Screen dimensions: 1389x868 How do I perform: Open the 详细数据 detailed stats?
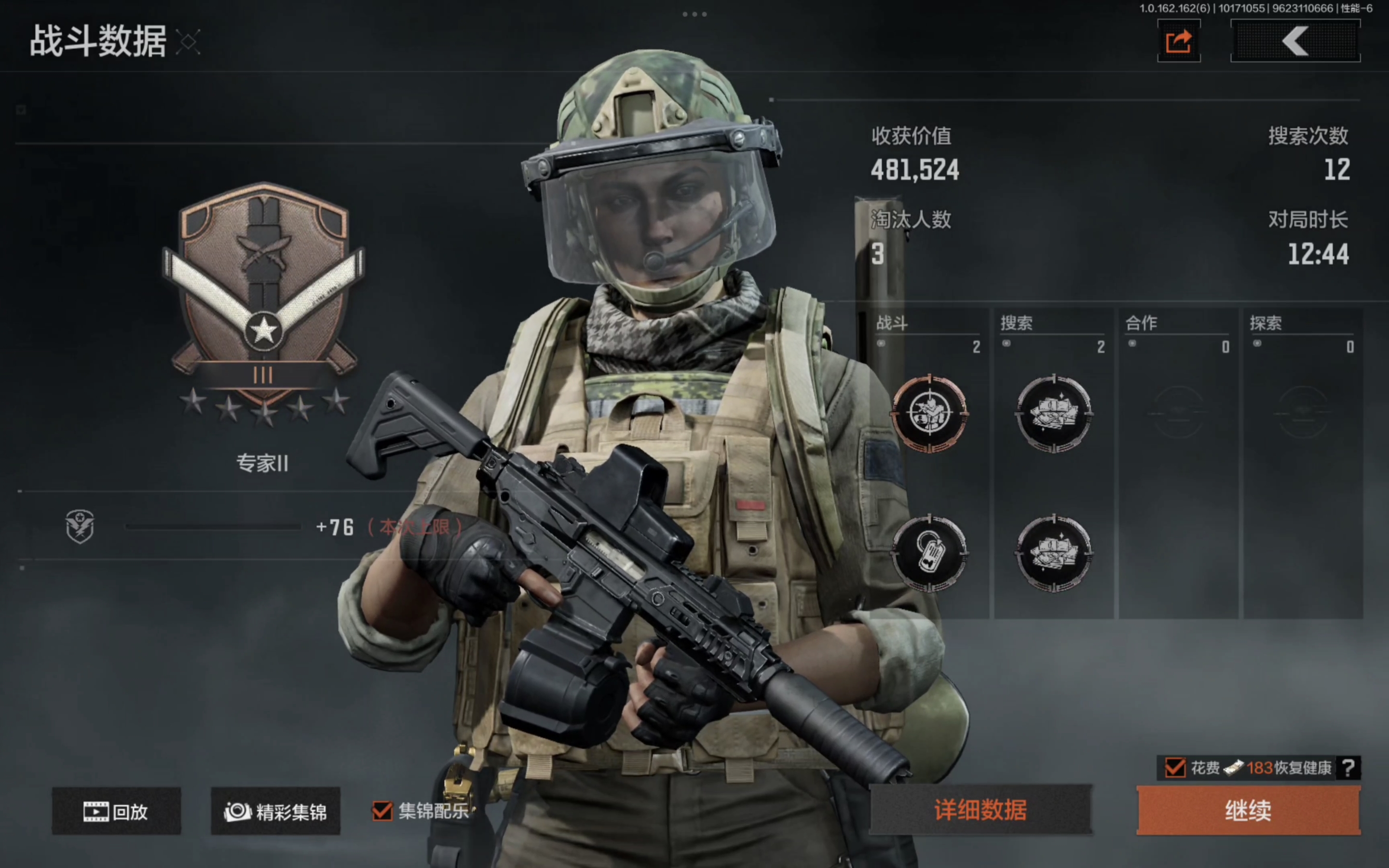pyautogui.click(x=980, y=810)
